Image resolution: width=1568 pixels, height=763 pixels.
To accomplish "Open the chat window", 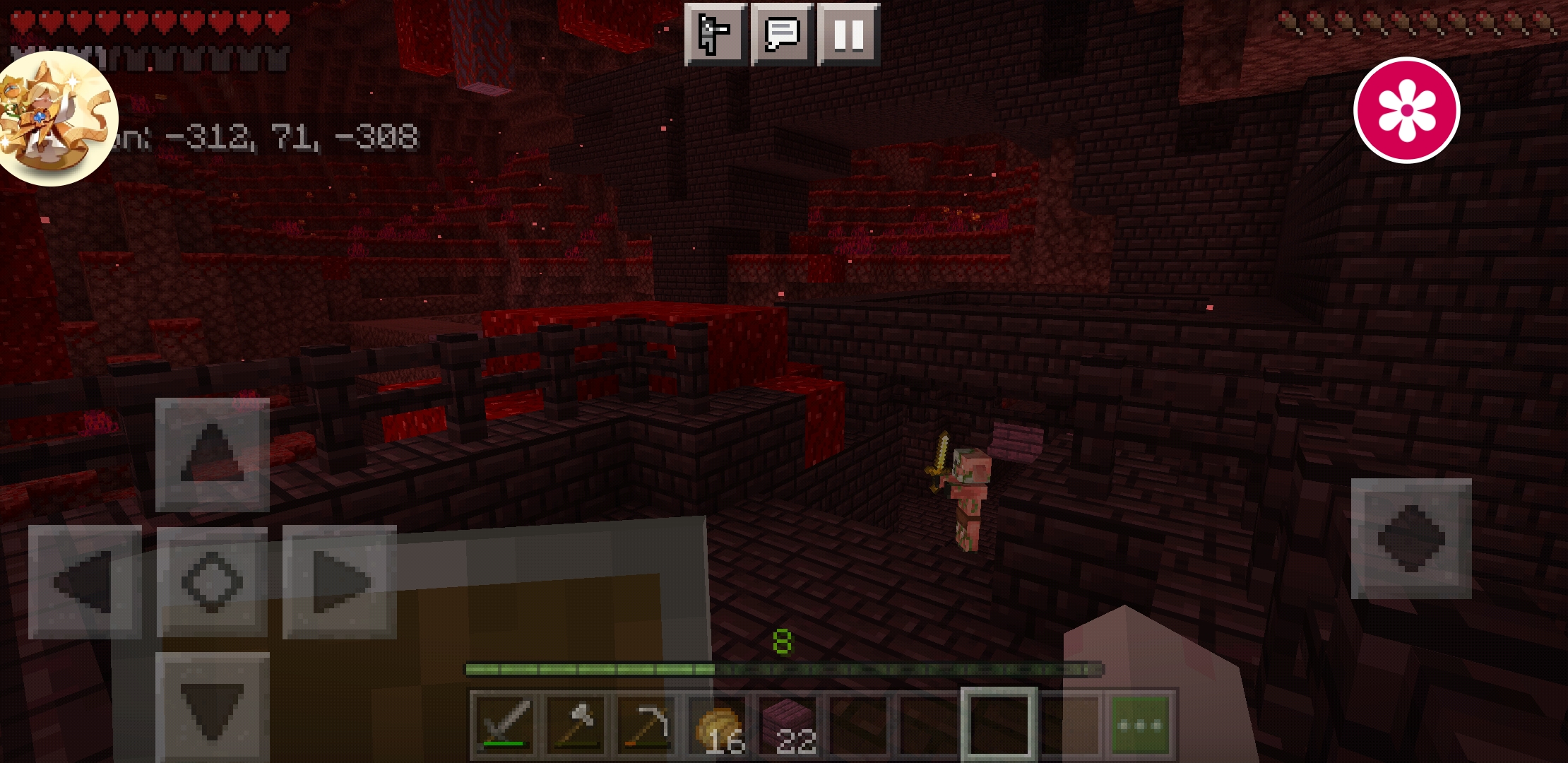I will point(782,34).
